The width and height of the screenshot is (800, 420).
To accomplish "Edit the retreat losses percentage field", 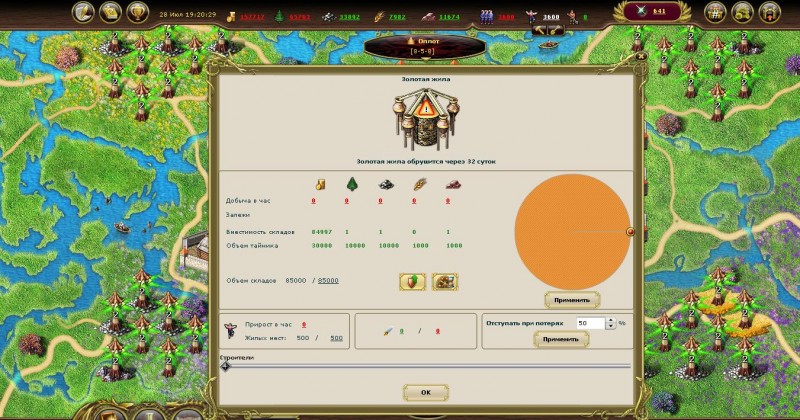I will [590, 323].
